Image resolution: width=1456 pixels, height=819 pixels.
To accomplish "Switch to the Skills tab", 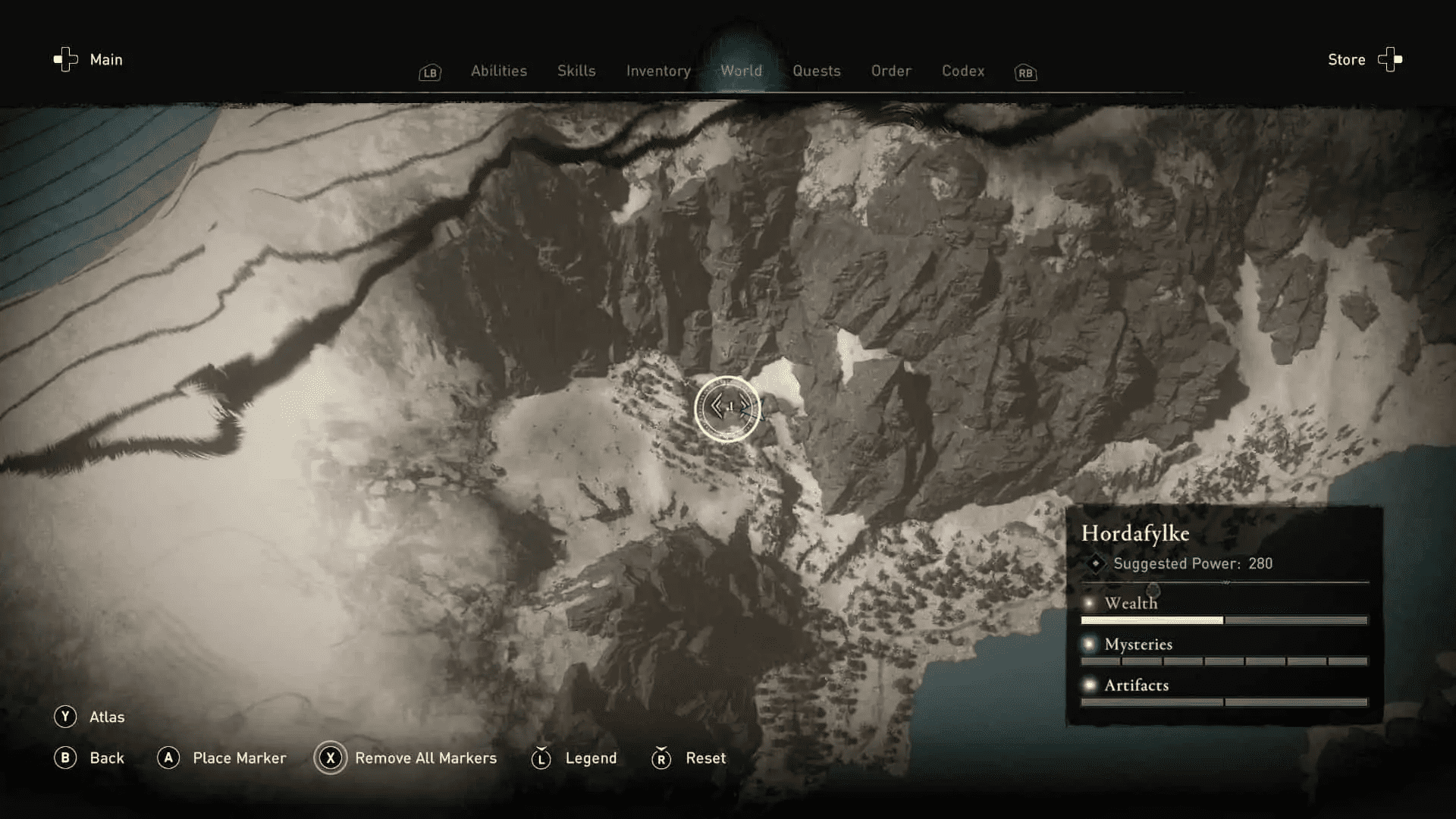I will (x=576, y=71).
